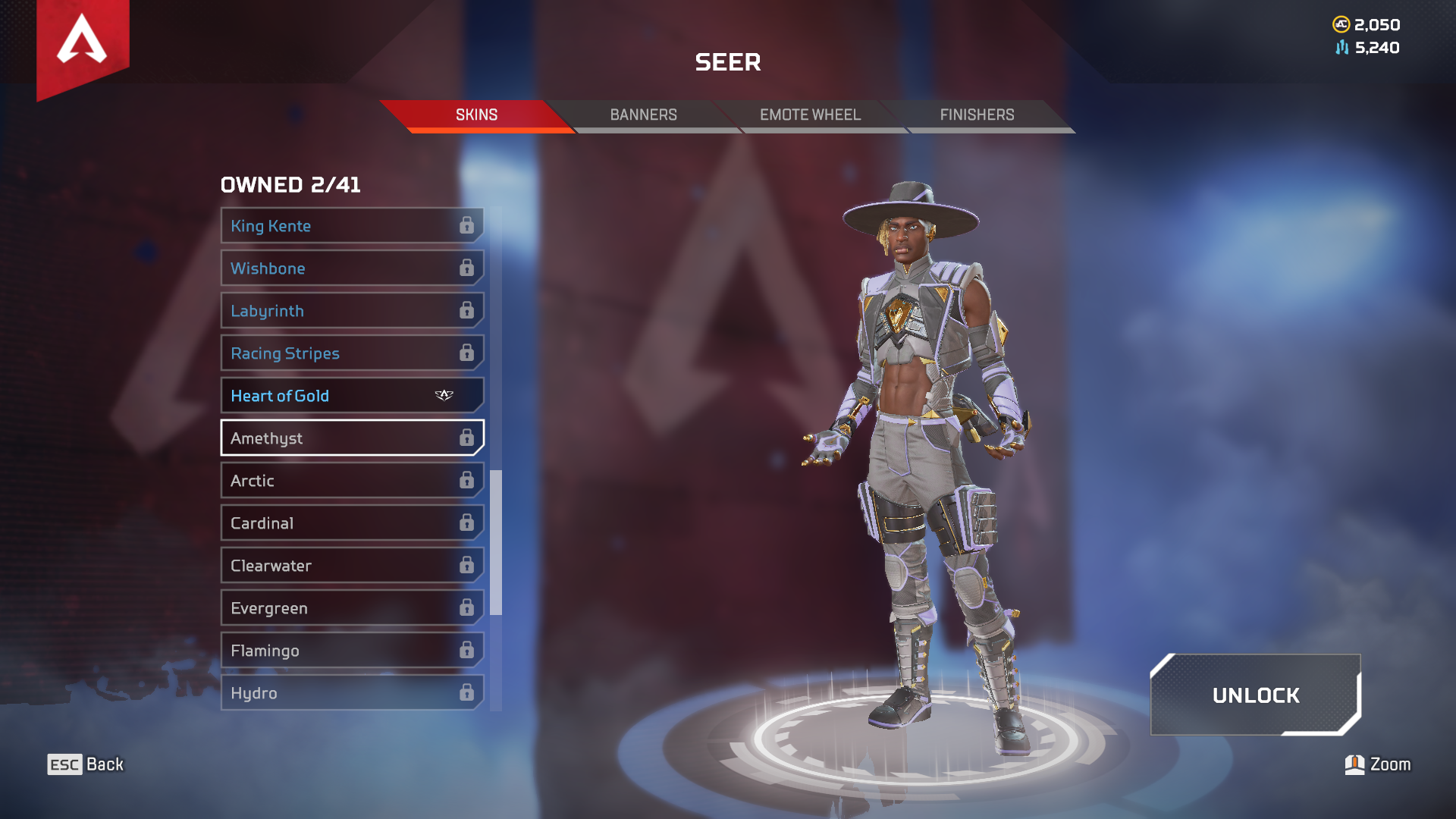The width and height of the screenshot is (1456, 819).
Task: Switch to the FINISHERS tab
Action: (977, 115)
